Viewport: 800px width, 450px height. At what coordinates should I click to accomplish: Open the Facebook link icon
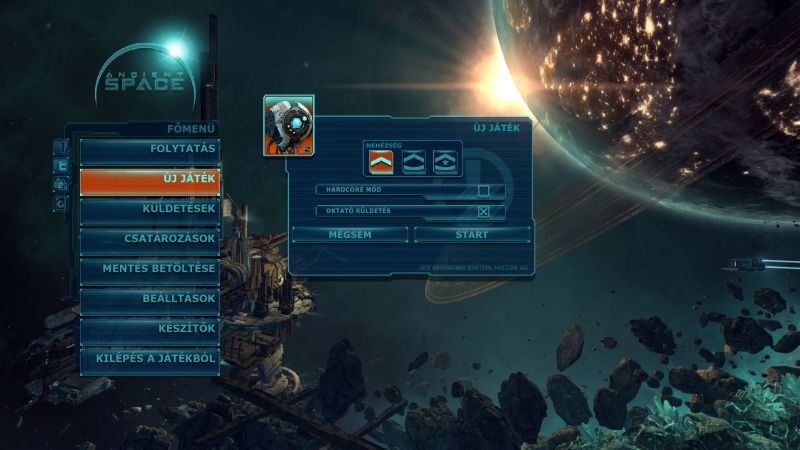point(61,148)
